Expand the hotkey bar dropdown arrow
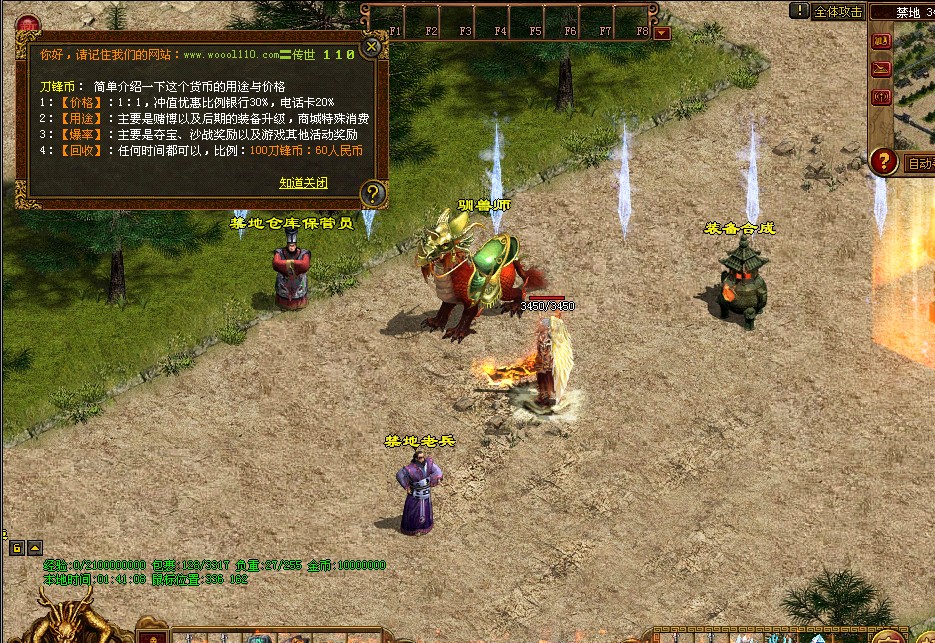This screenshot has height=643, width=935. point(661,32)
